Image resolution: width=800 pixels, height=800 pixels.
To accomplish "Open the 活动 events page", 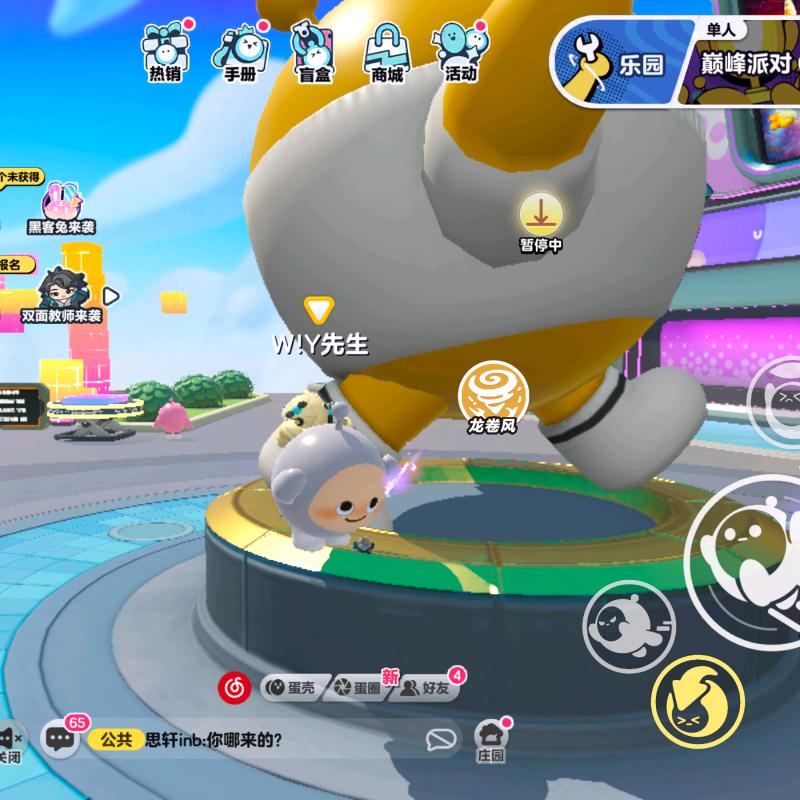I will tap(460, 52).
